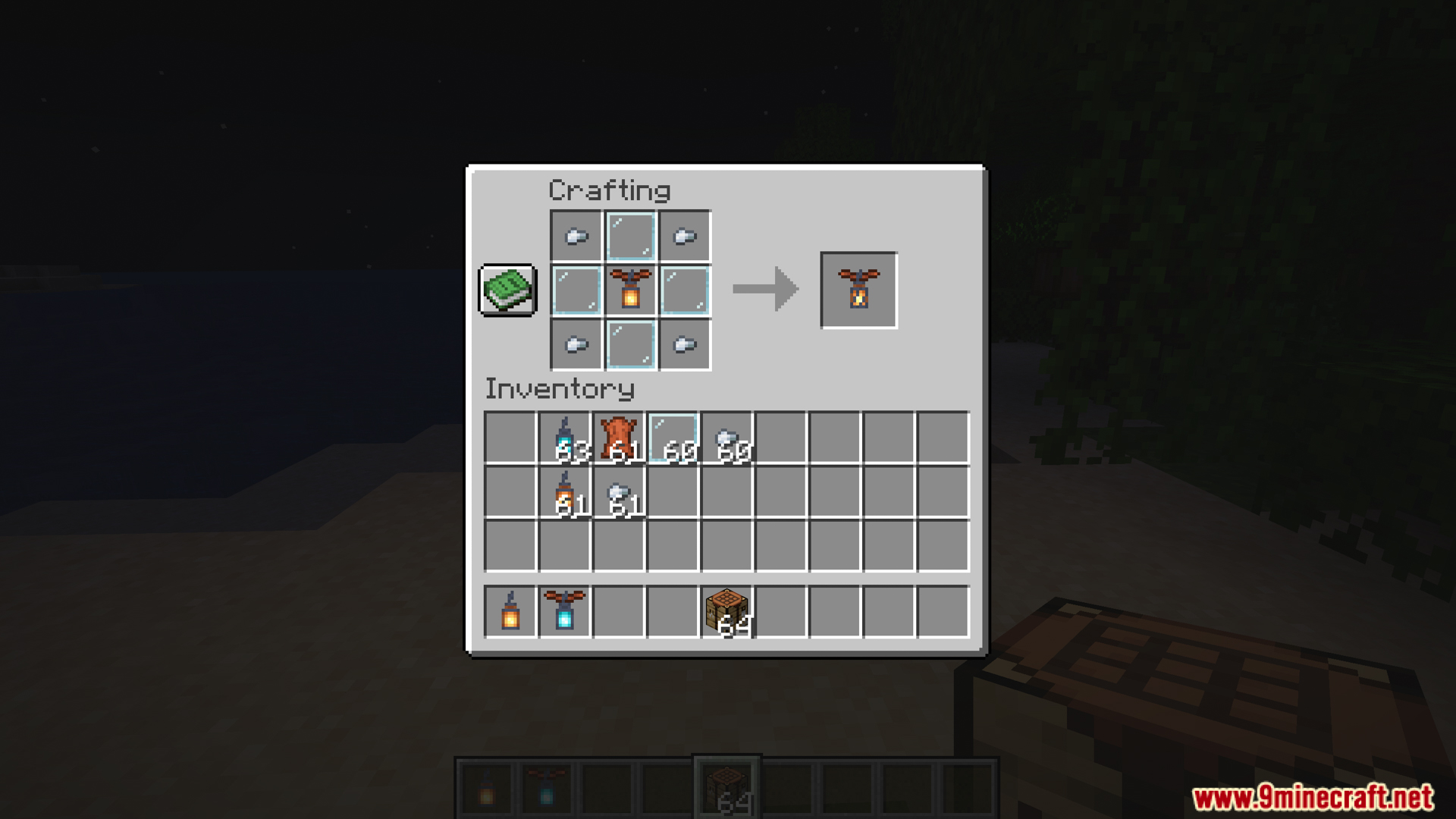Choose the winged soul lantern in the inventory
The height and width of the screenshot is (819, 1456).
565,612
